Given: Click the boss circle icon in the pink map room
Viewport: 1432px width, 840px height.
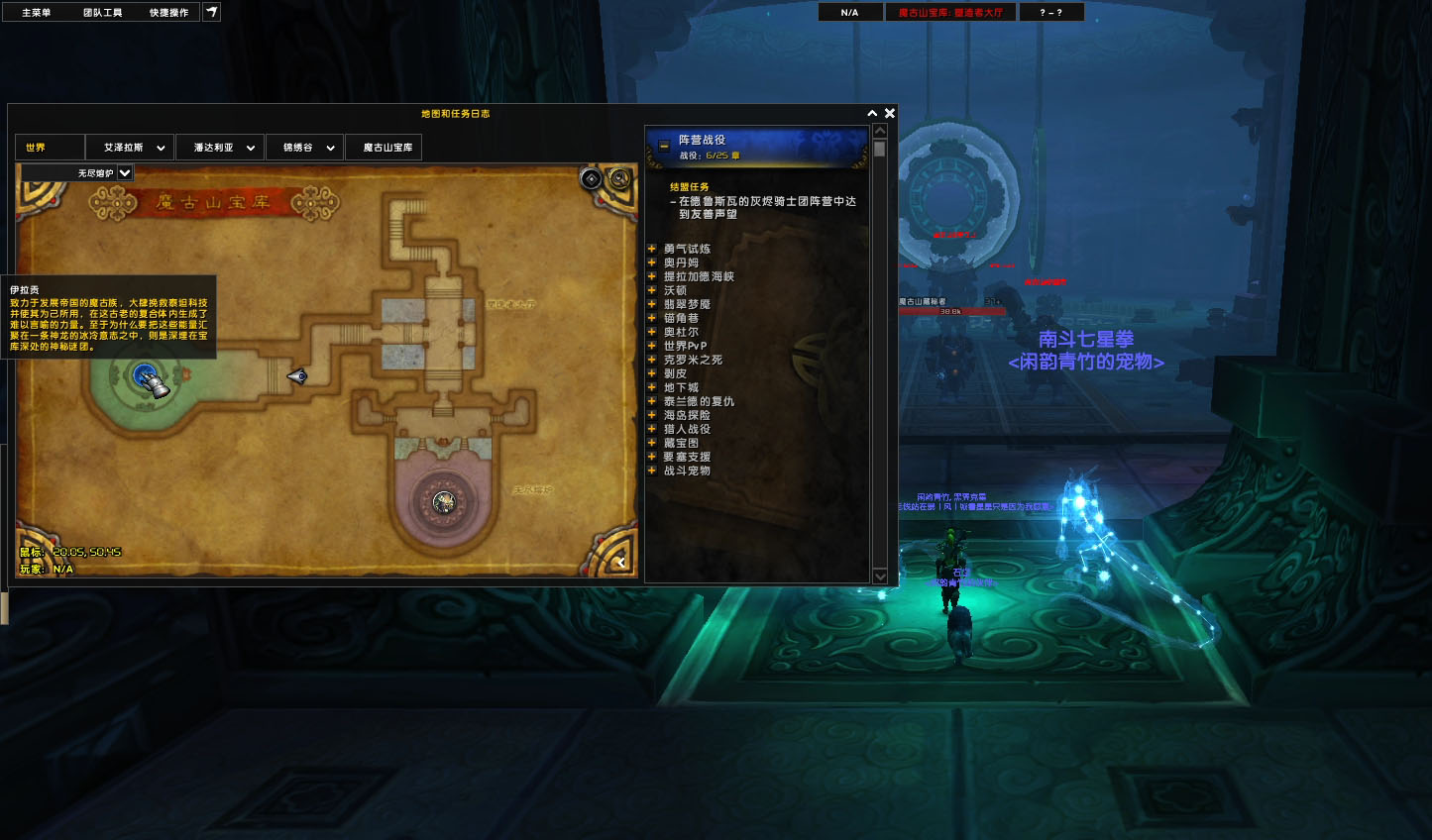Looking at the screenshot, I should tap(442, 501).
